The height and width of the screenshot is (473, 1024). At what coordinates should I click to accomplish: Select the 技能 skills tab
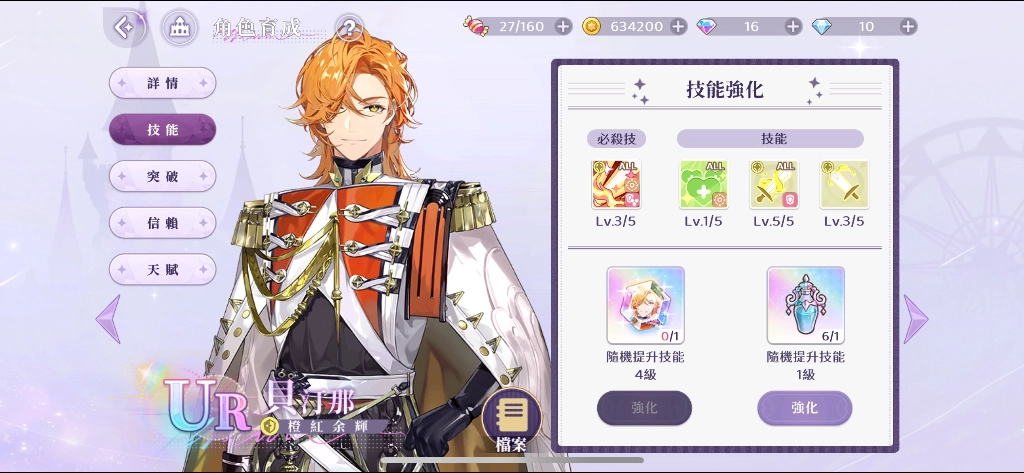click(162, 129)
